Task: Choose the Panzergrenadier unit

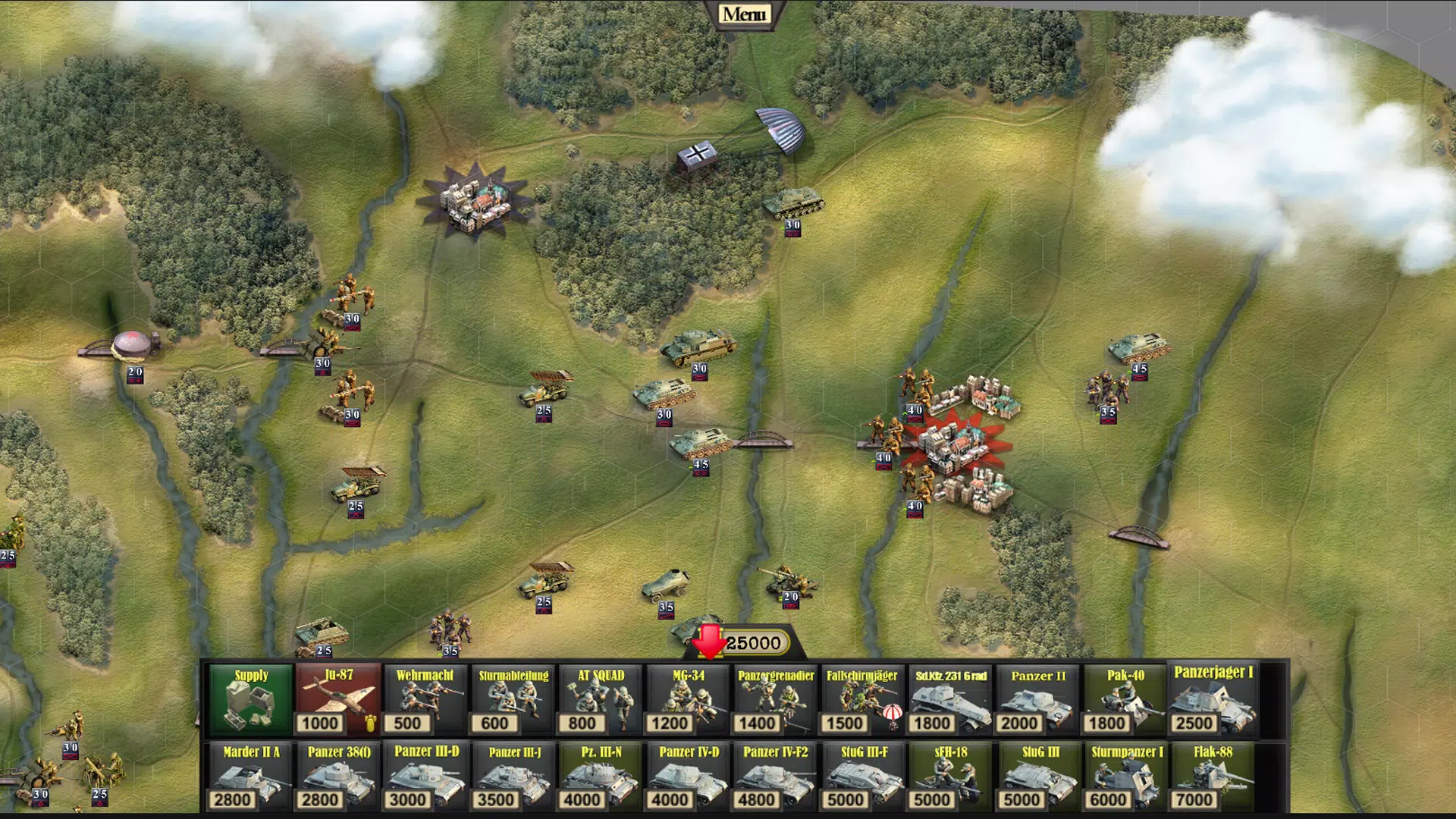Action: [x=776, y=699]
